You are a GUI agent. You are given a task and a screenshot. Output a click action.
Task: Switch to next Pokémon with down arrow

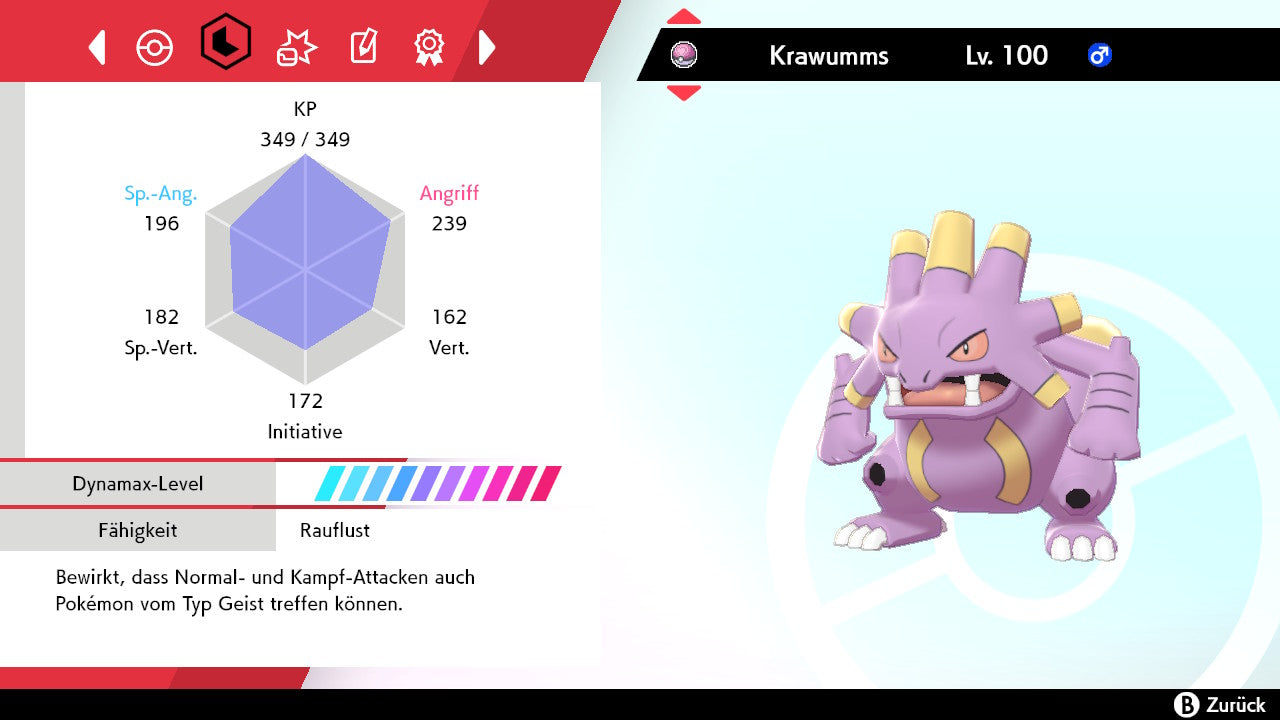click(684, 93)
